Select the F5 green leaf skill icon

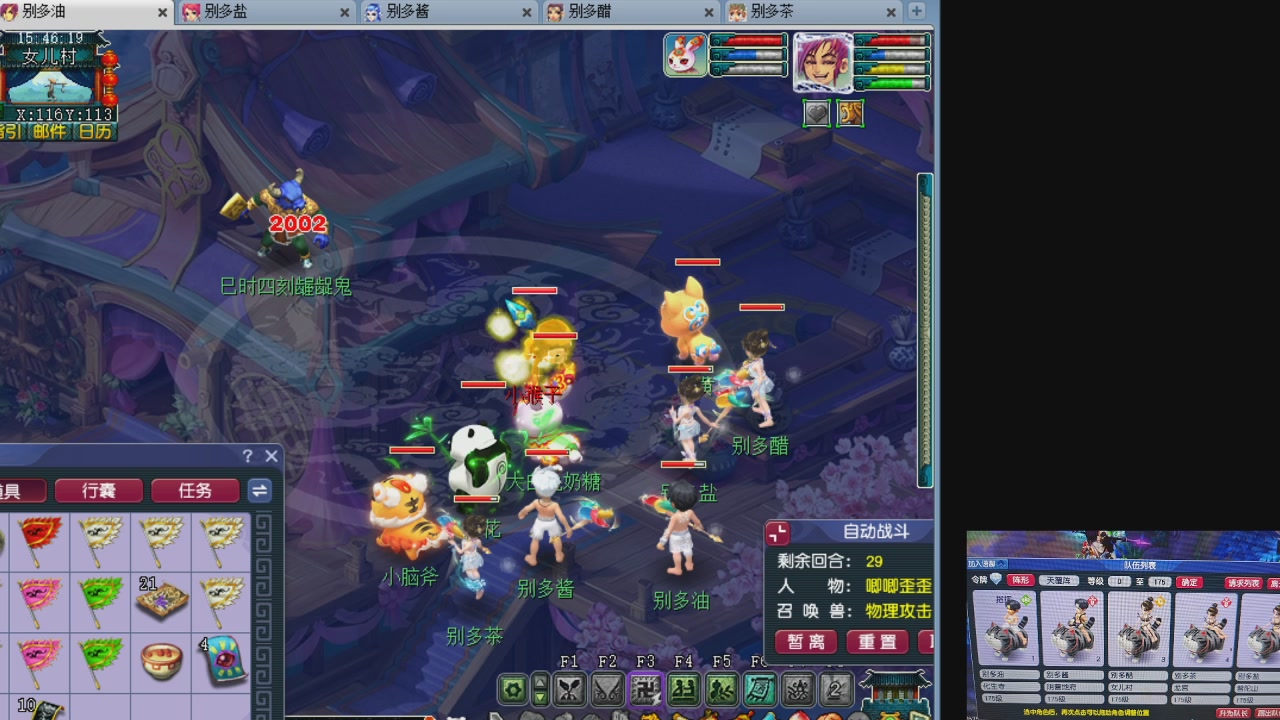tap(720, 690)
